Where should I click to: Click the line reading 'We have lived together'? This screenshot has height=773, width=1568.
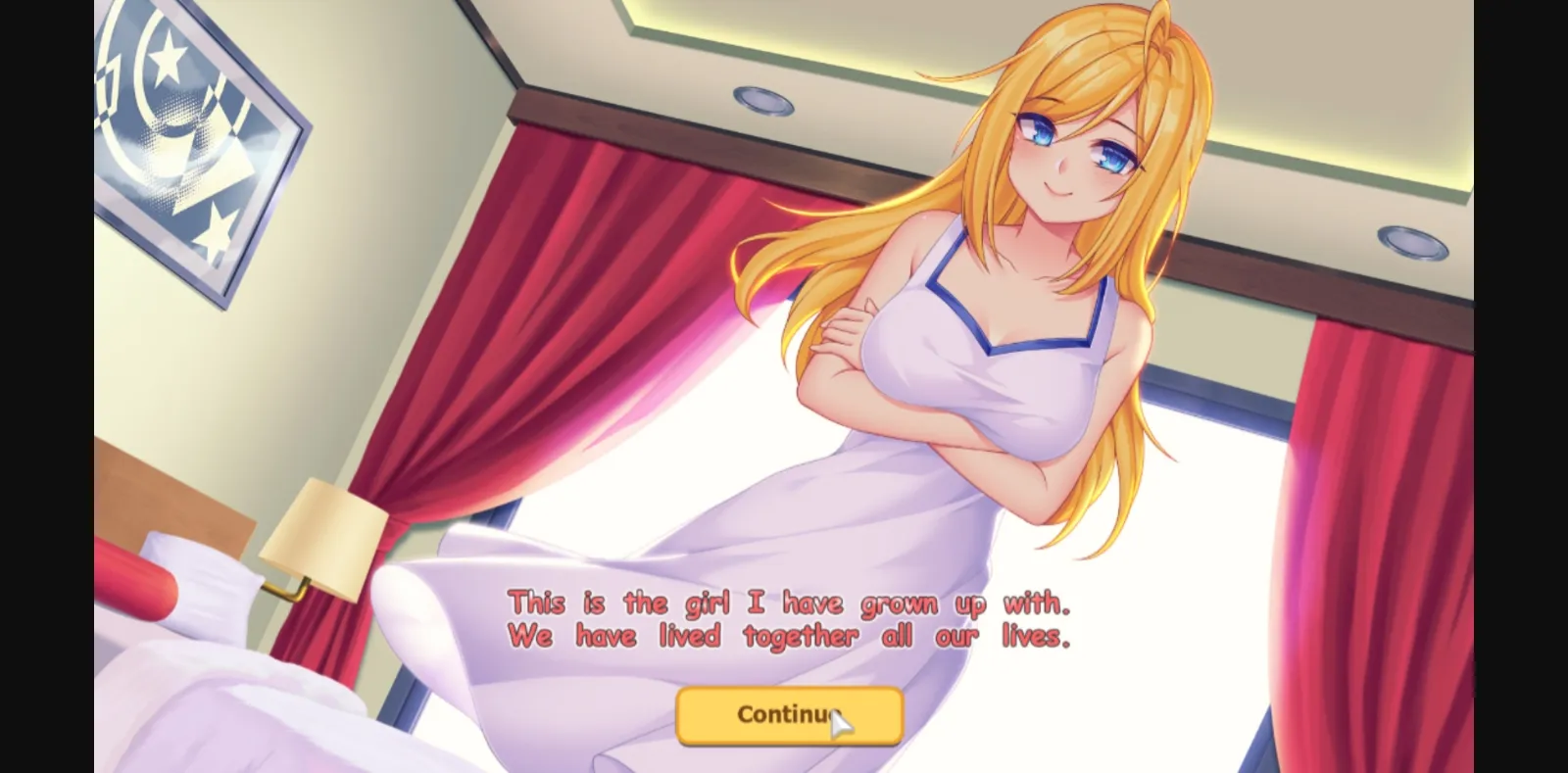click(789, 635)
